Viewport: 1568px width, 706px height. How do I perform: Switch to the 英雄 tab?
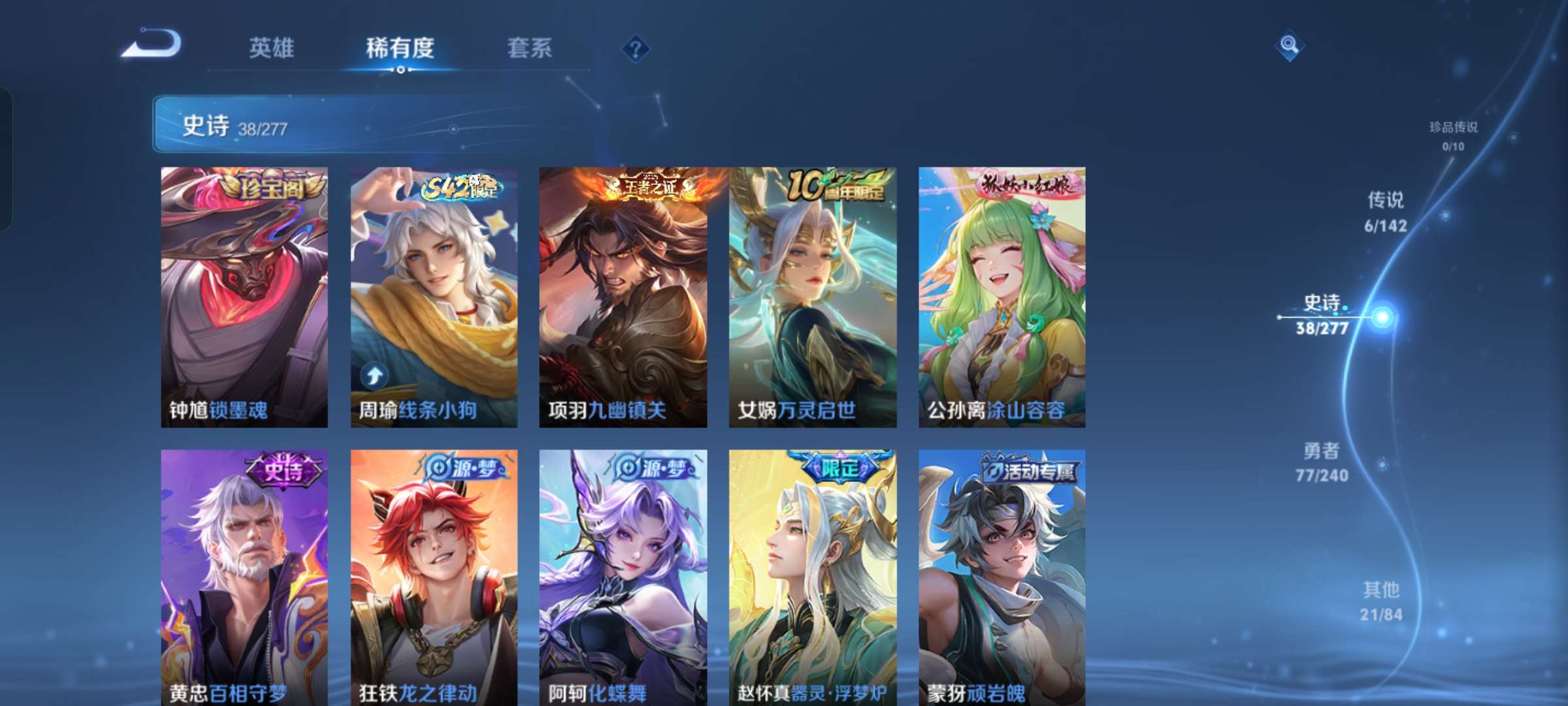tap(271, 46)
